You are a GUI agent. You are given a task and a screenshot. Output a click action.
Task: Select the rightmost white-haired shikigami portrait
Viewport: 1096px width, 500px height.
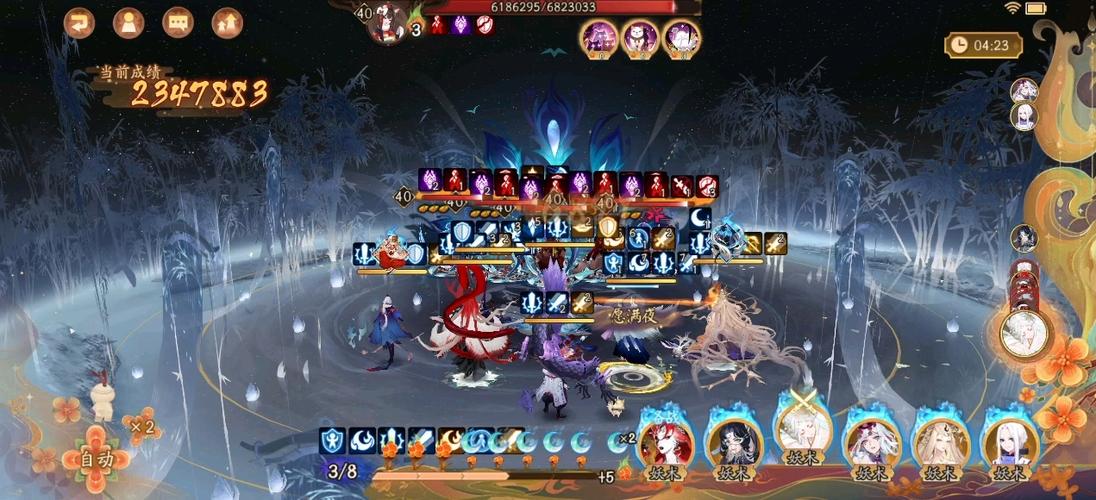(1008, 444)
